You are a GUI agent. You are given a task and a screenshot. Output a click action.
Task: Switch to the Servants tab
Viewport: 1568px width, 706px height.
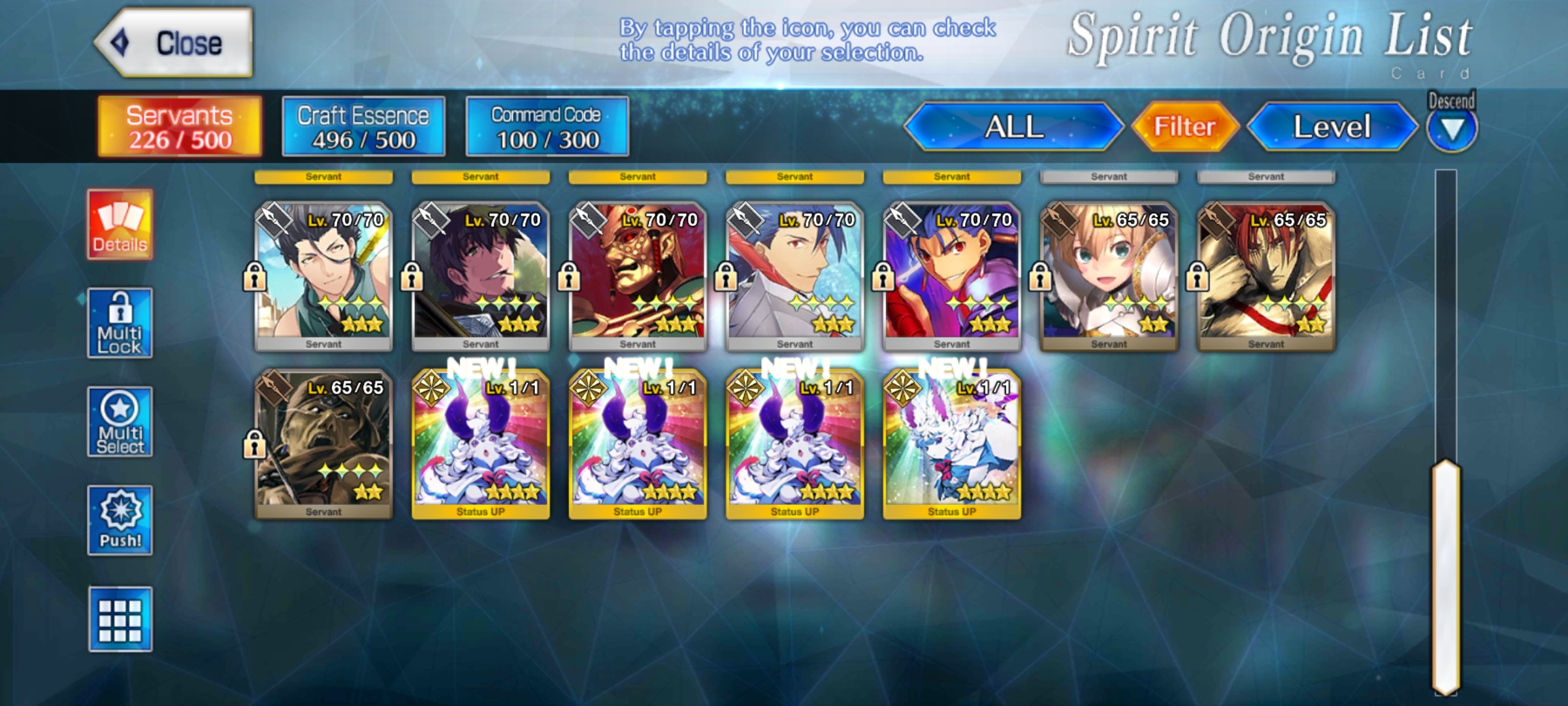coord(180,127)
